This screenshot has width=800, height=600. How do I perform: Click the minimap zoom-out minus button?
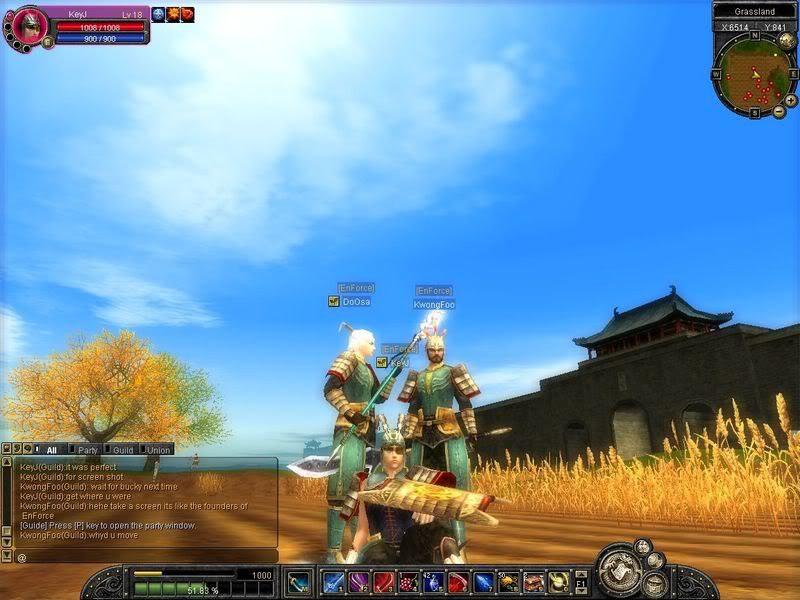[x=779, y=112]
